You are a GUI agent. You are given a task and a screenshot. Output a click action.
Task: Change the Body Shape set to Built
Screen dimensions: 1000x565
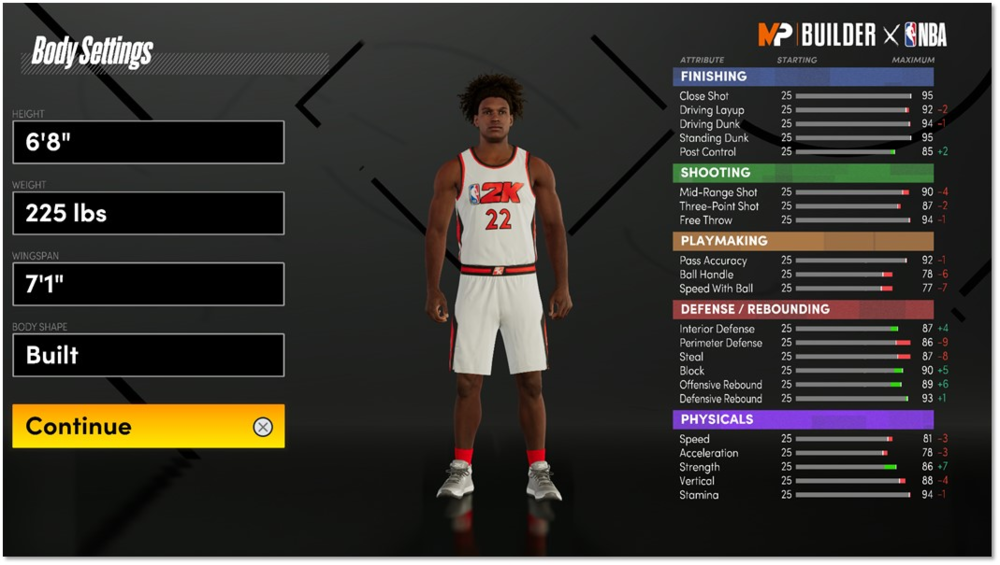coord(148,355)
